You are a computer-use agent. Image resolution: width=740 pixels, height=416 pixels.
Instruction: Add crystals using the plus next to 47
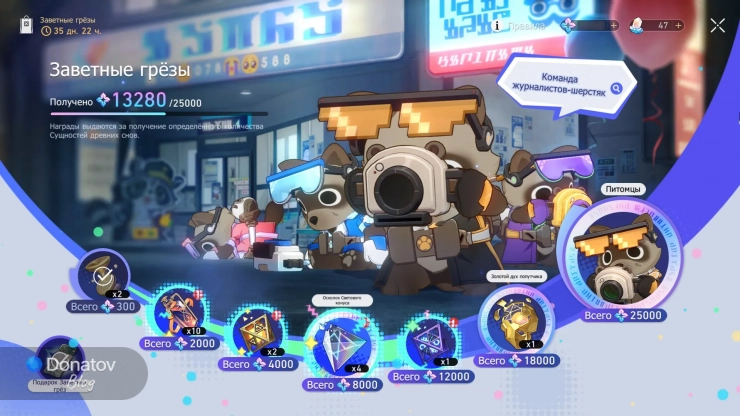[679, 26]
